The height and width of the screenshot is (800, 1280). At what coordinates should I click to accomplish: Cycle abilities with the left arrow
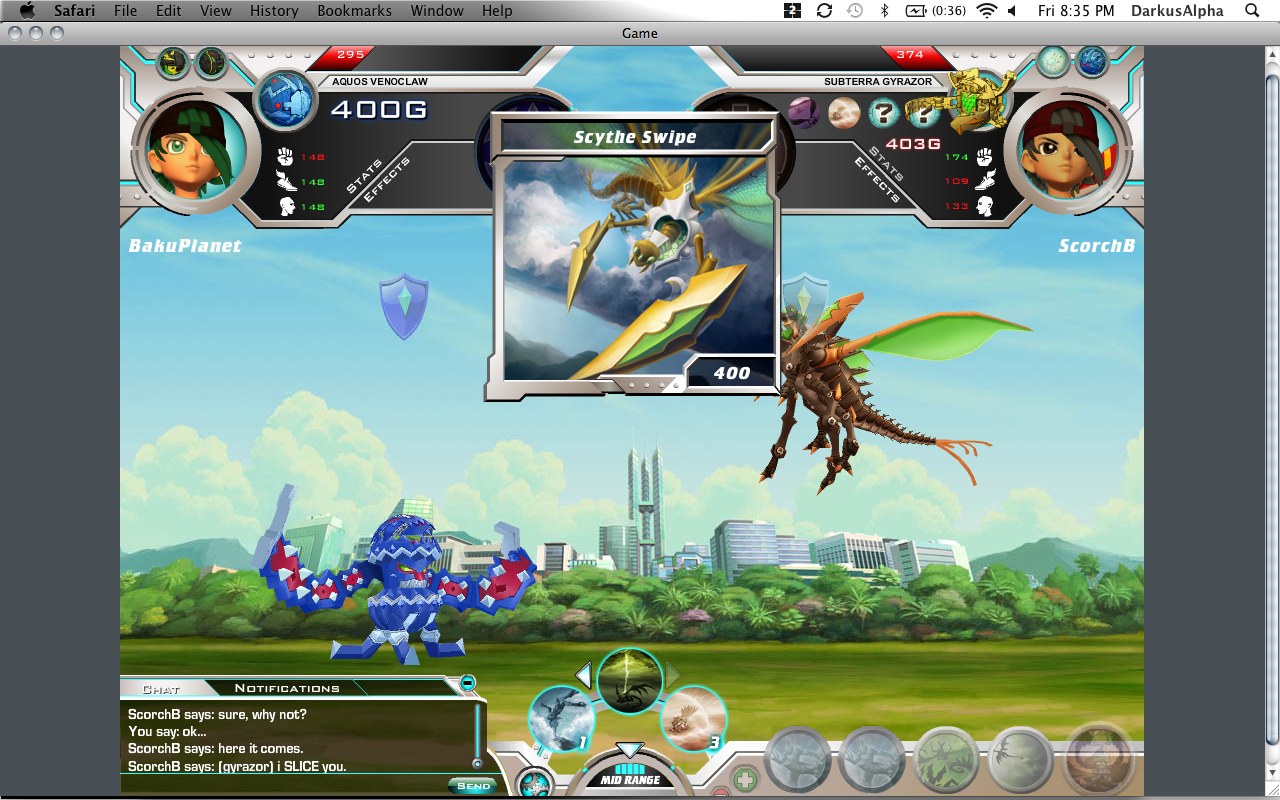tap(583, 675)
